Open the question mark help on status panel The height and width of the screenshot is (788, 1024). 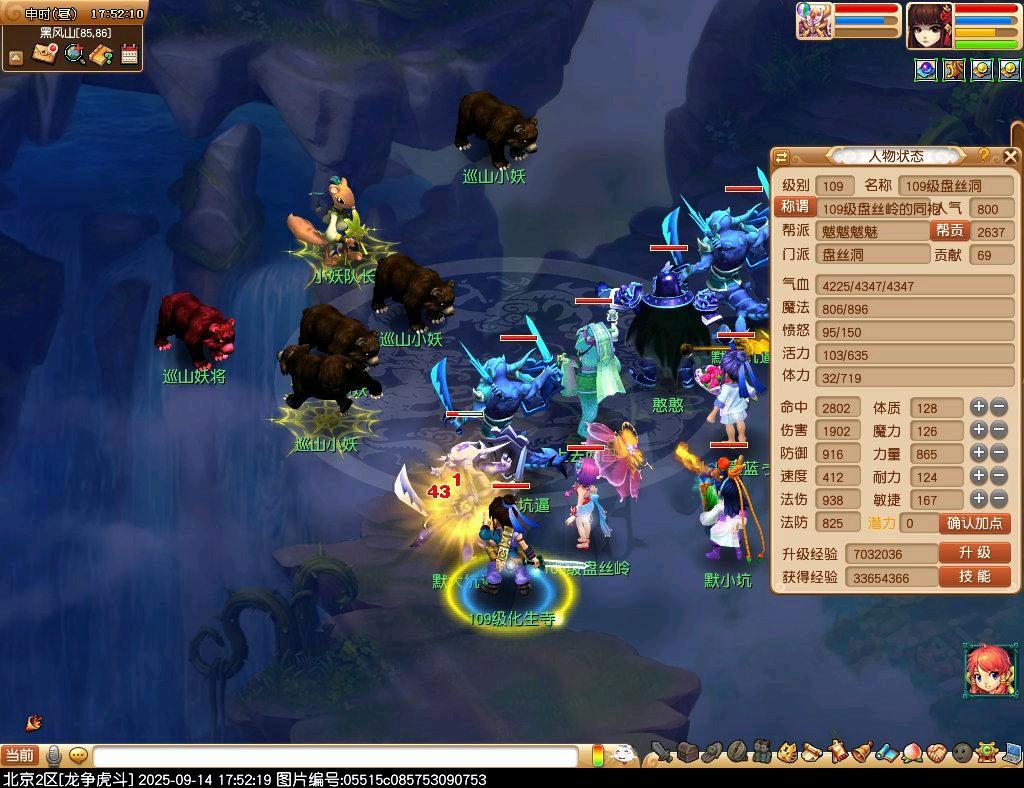pos(983,155)
